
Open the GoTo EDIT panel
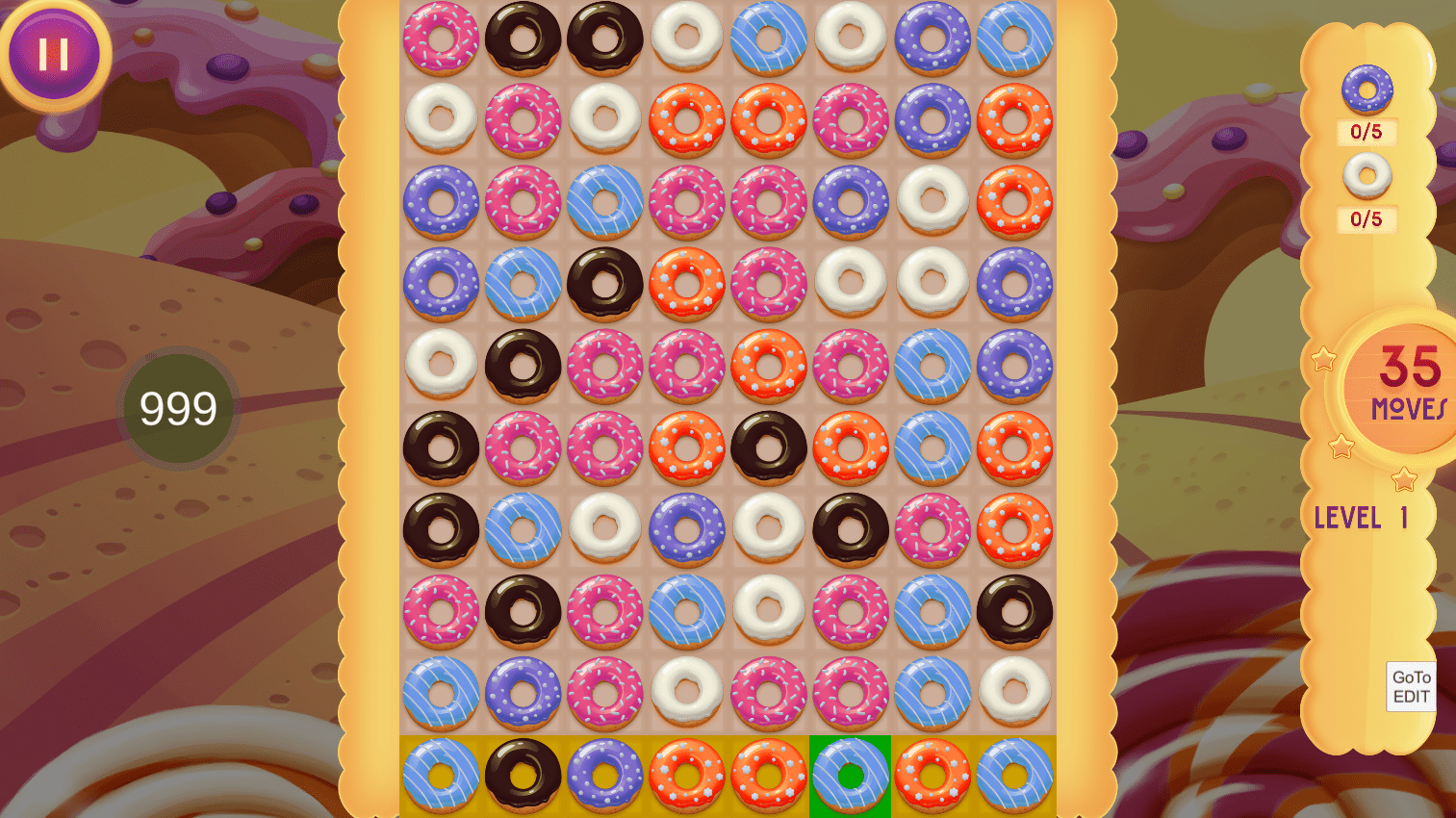[1410, 685]
